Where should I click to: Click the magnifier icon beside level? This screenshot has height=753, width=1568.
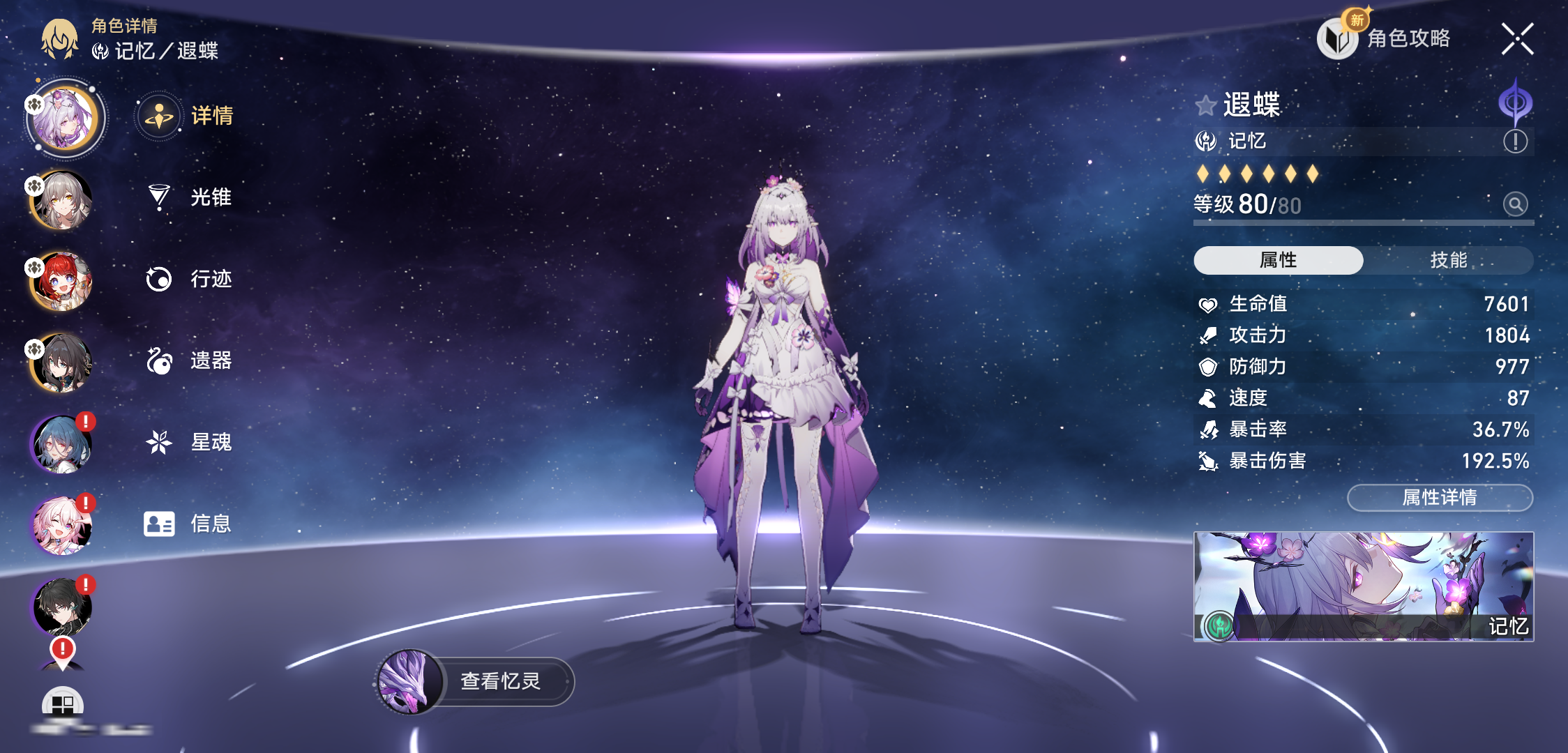click(1515, 204)
